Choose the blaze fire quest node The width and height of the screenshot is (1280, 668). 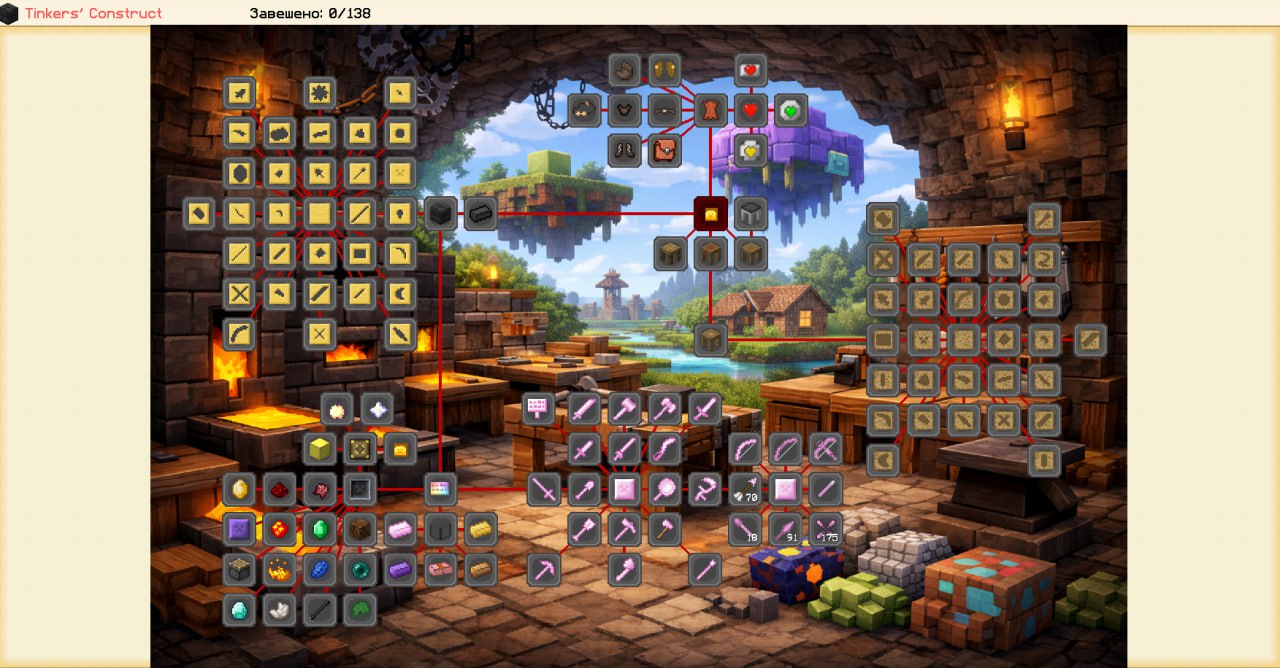[279, 569]
